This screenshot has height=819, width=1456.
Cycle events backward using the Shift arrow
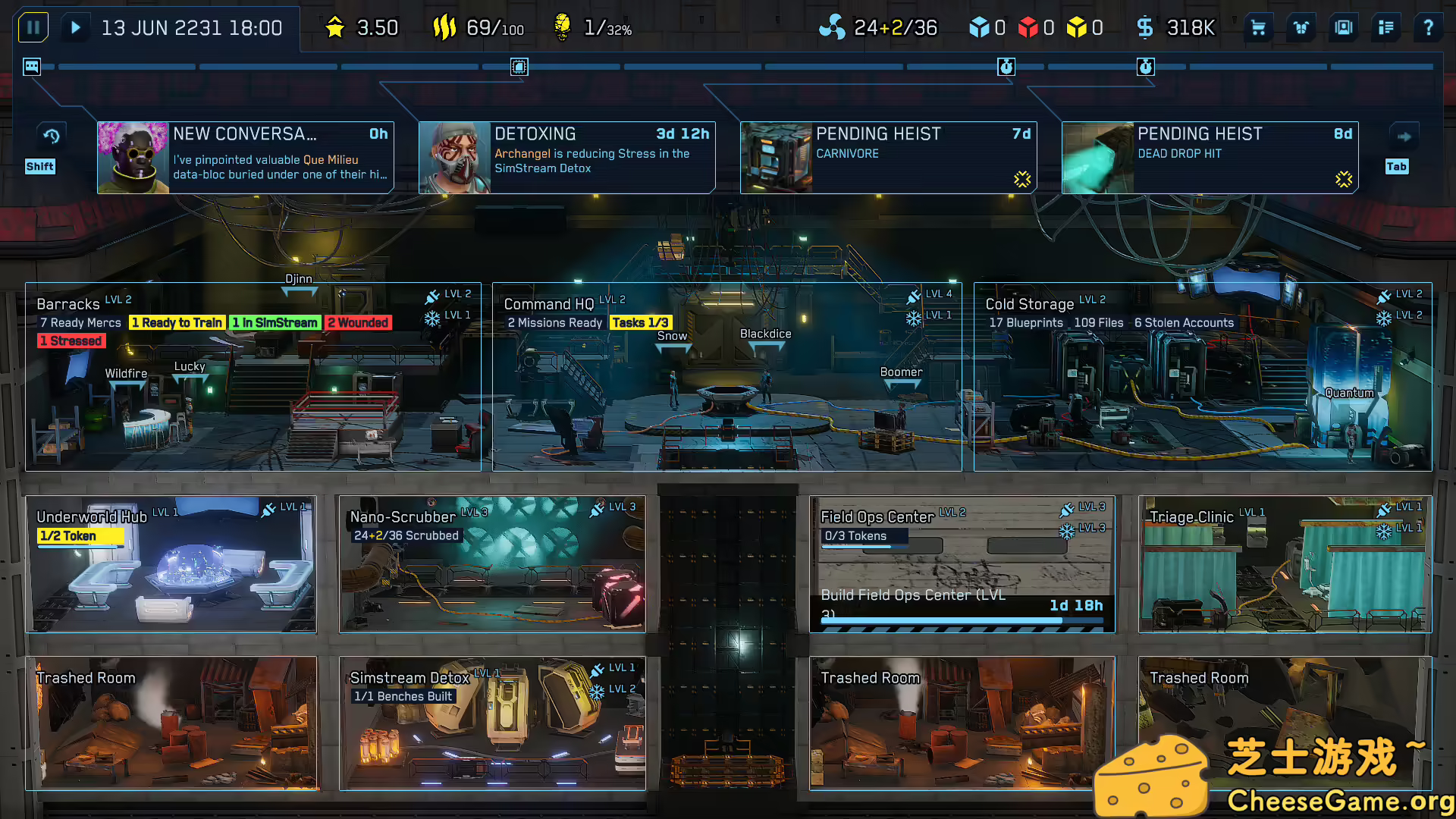tap(50, 136)
